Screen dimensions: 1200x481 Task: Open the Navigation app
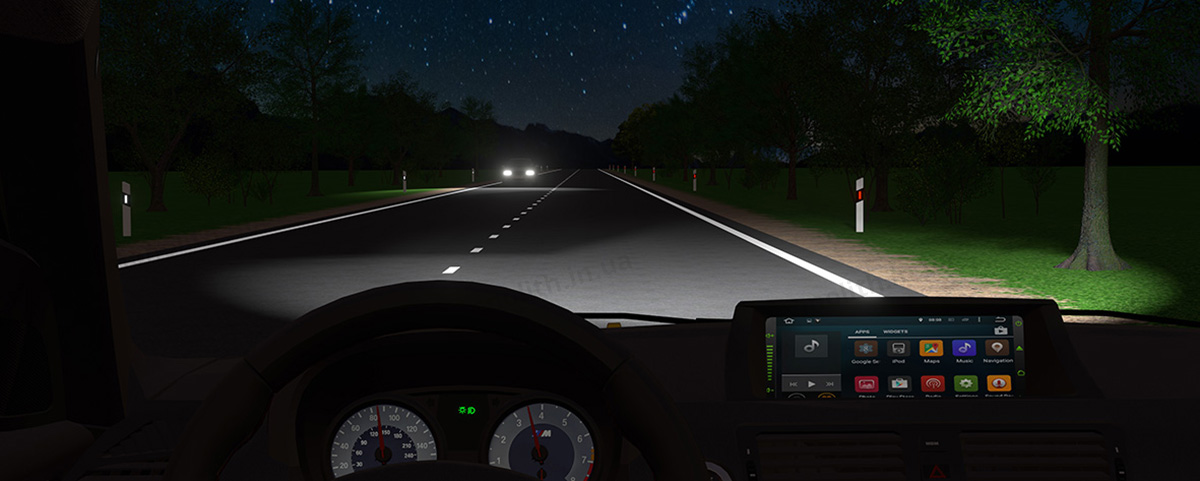997,349
